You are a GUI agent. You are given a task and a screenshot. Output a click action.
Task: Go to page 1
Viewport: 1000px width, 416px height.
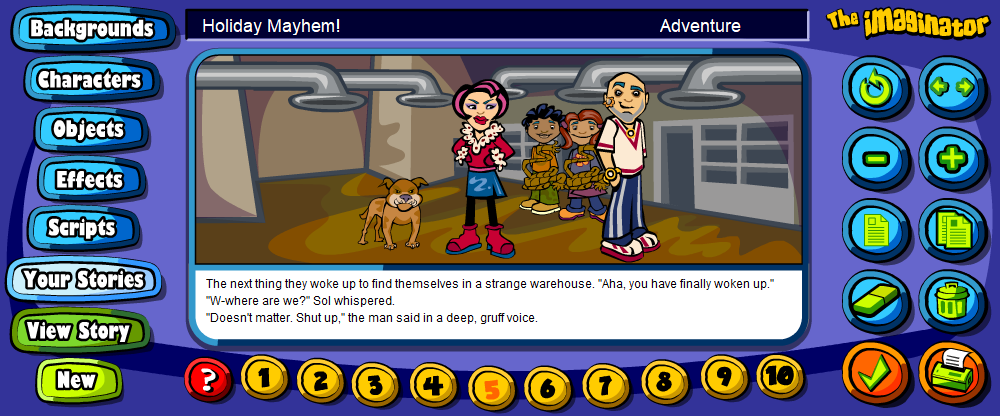[264, 377]
